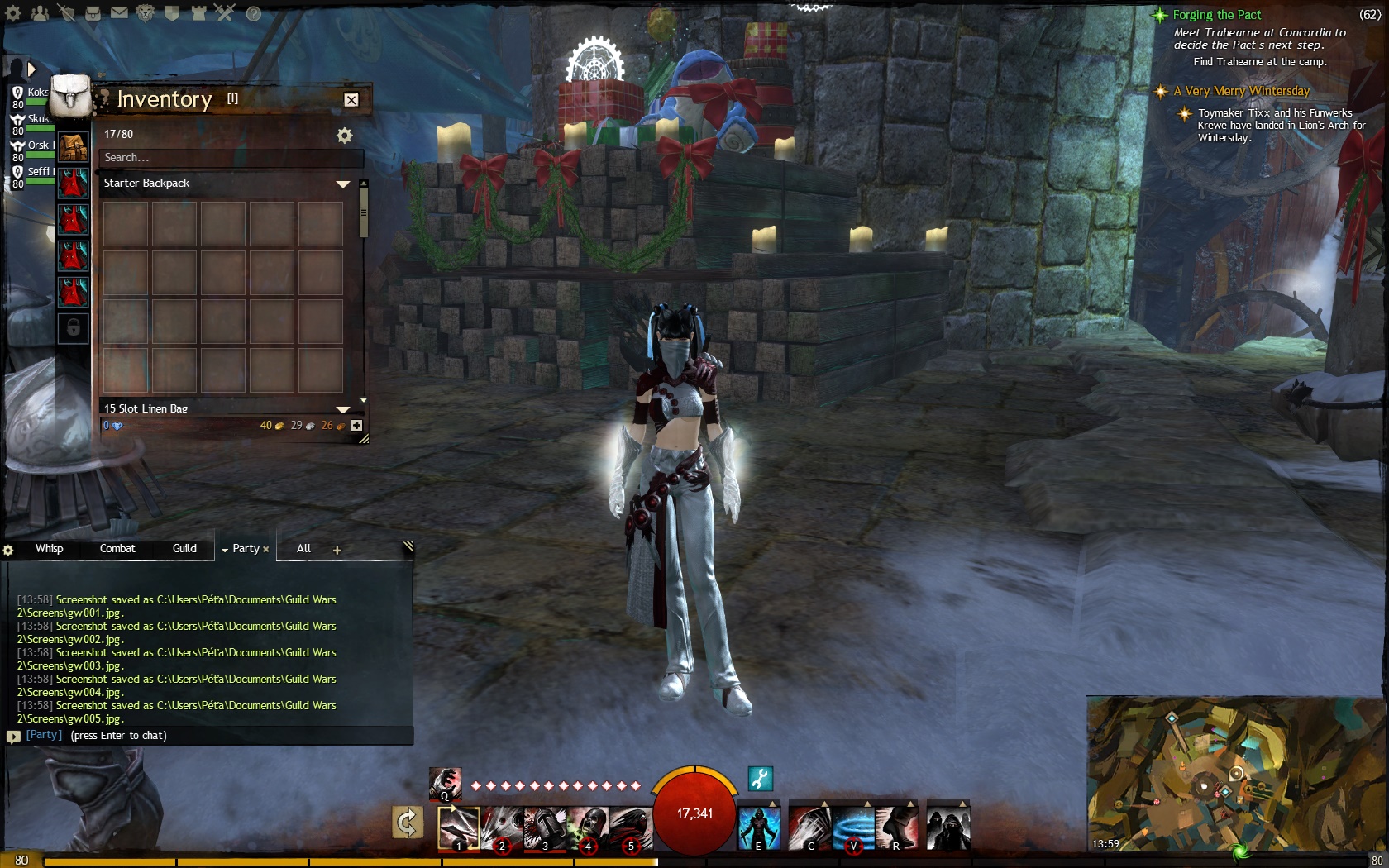
Task: Open the Guild chat tab
Action: pos(184,549)
